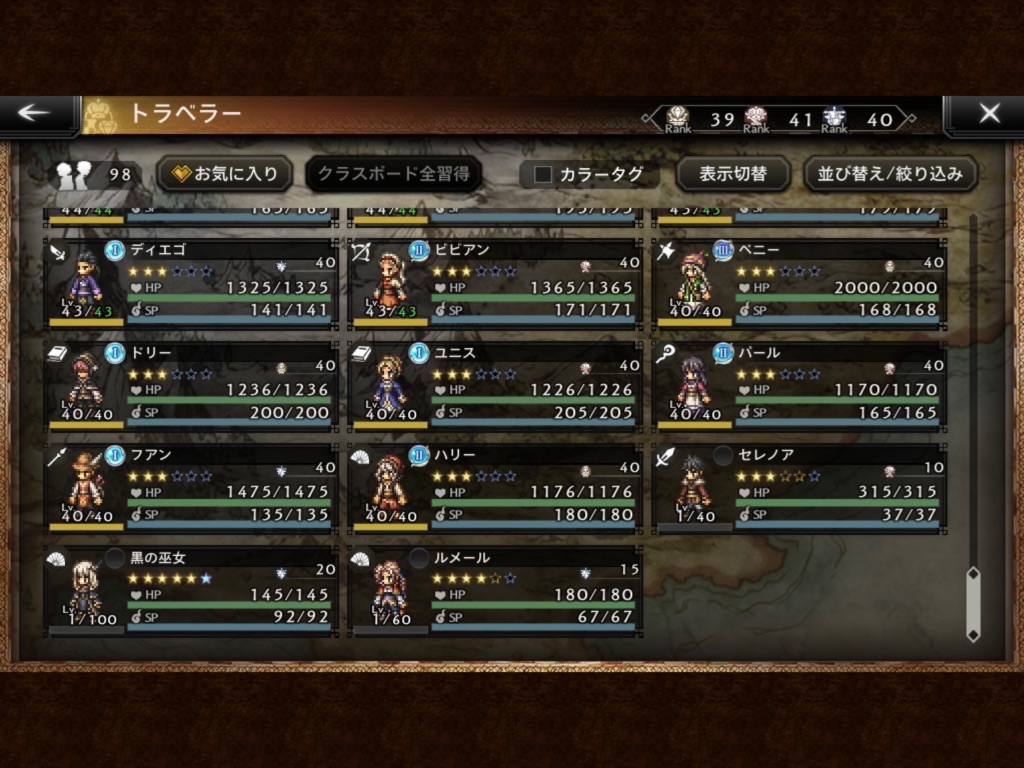Choose traveler セレノア
The width and height of the screenshot is (1024, 768).
click(x=799, y=487)
